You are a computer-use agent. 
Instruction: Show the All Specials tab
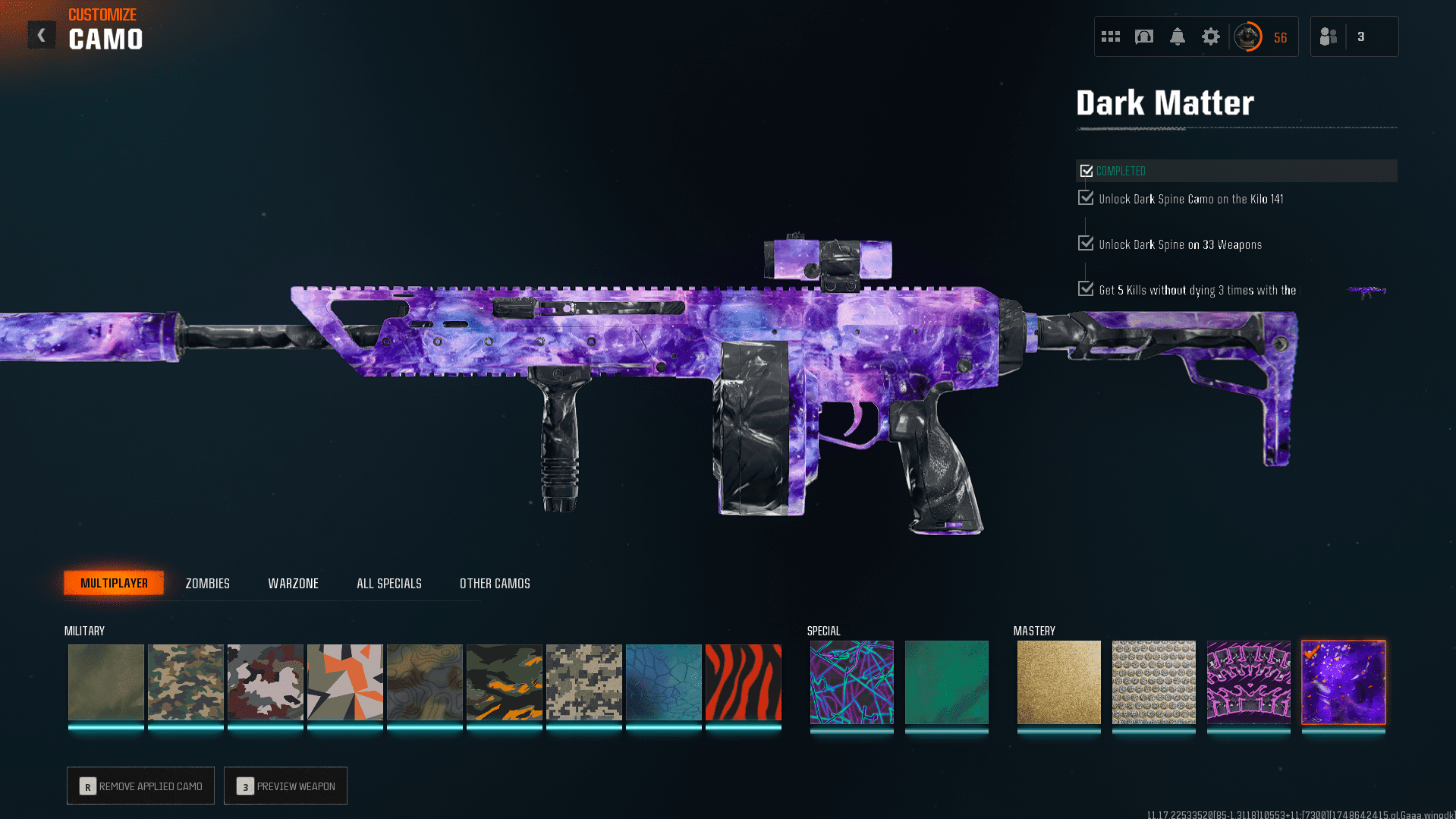click(388, 583)
